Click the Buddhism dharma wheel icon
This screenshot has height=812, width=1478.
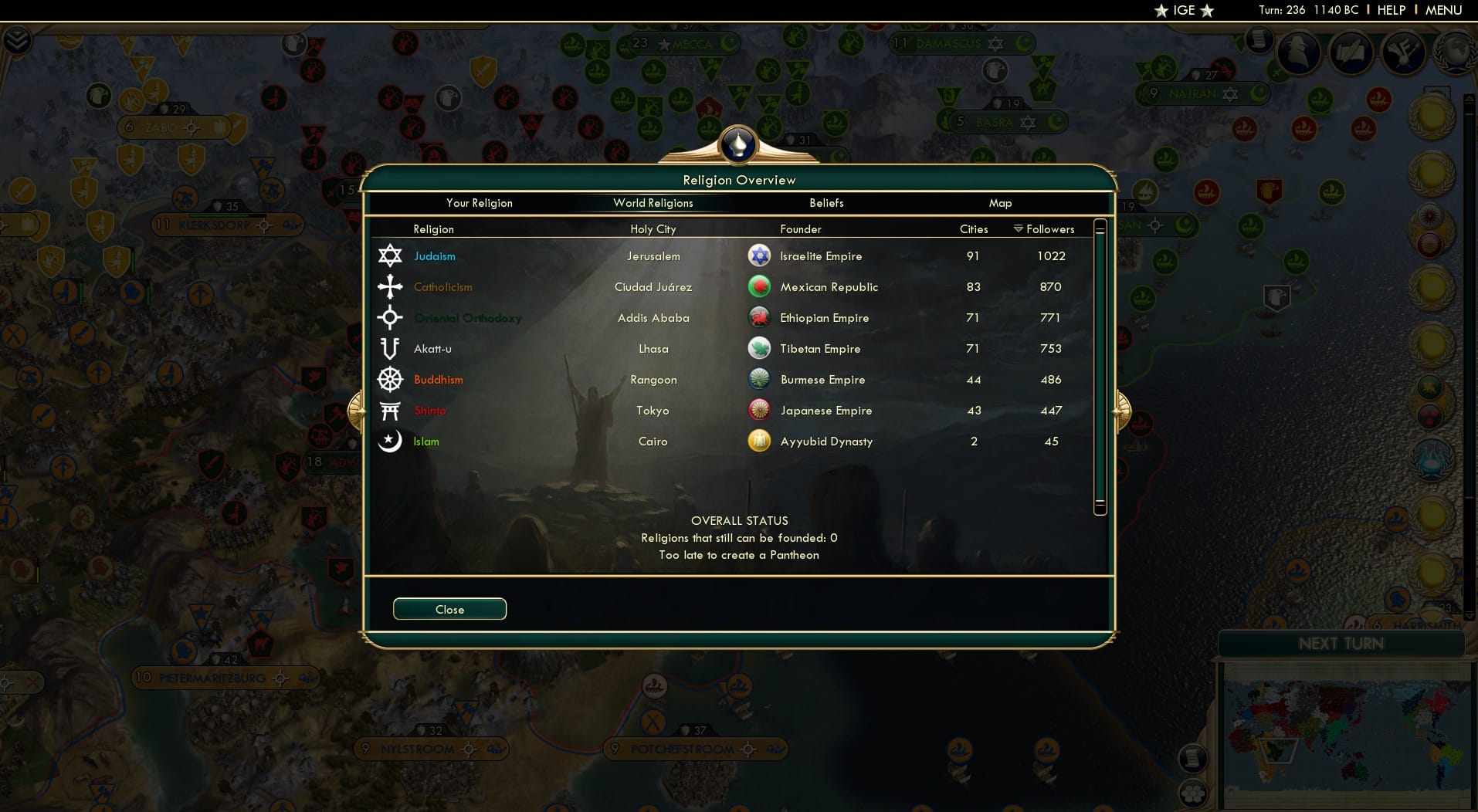(x=391, y=379)
